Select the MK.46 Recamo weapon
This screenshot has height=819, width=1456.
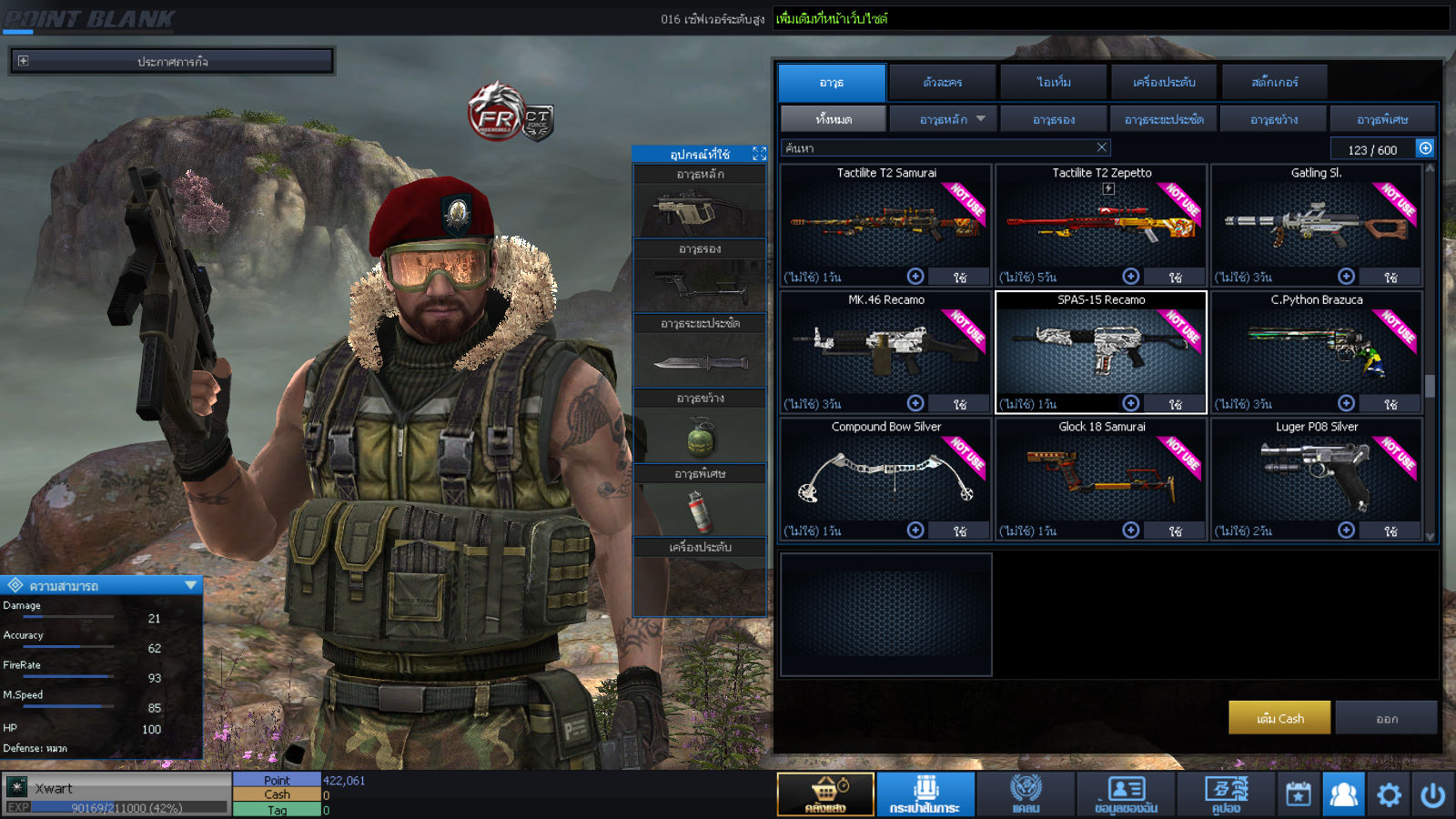(885, 350)
